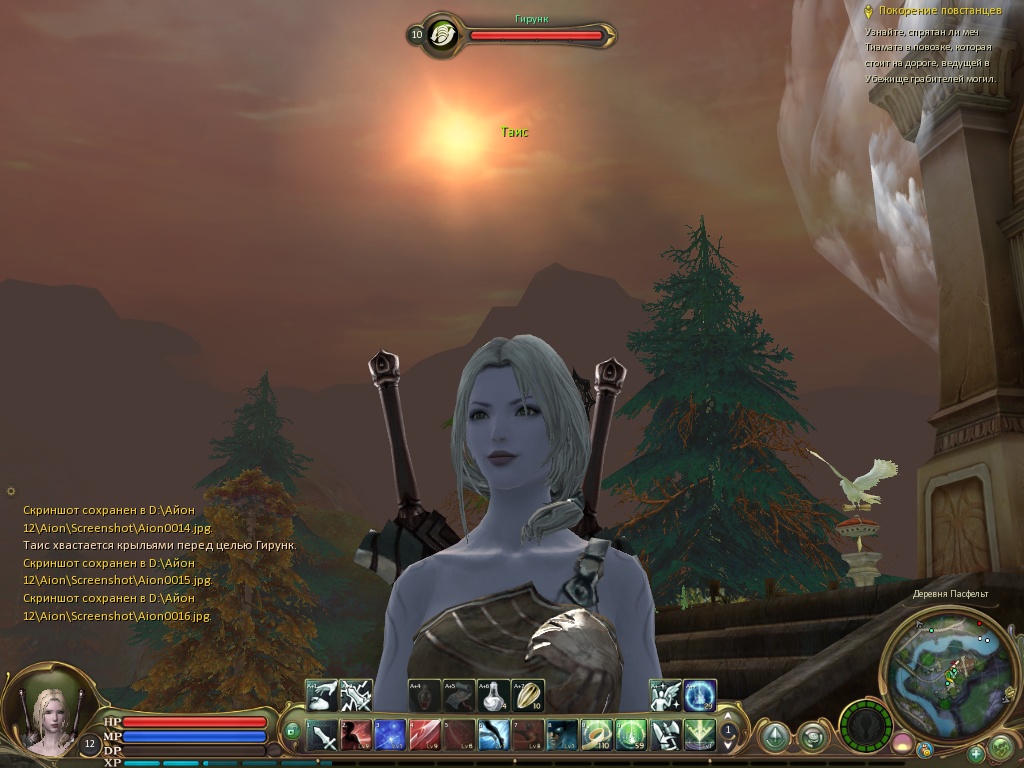Activate the winged figure skill icon
The width and height of the screenshot is (1024, 768).
(665, 695)
